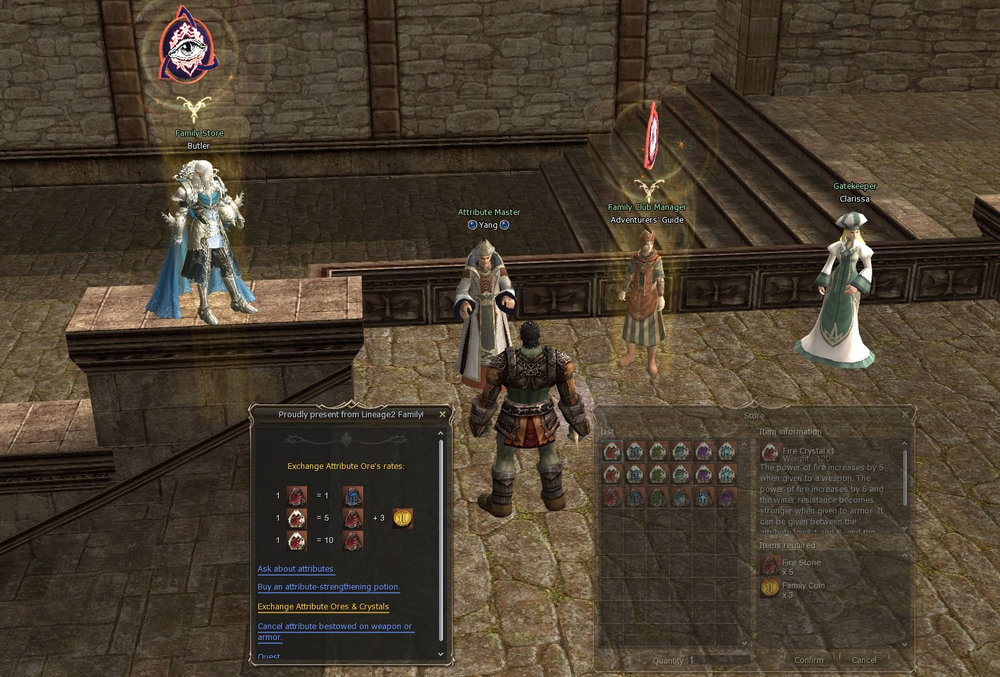
Task: Confirm the store exchange
Action: pyautogui.click(x=809, y=660)
